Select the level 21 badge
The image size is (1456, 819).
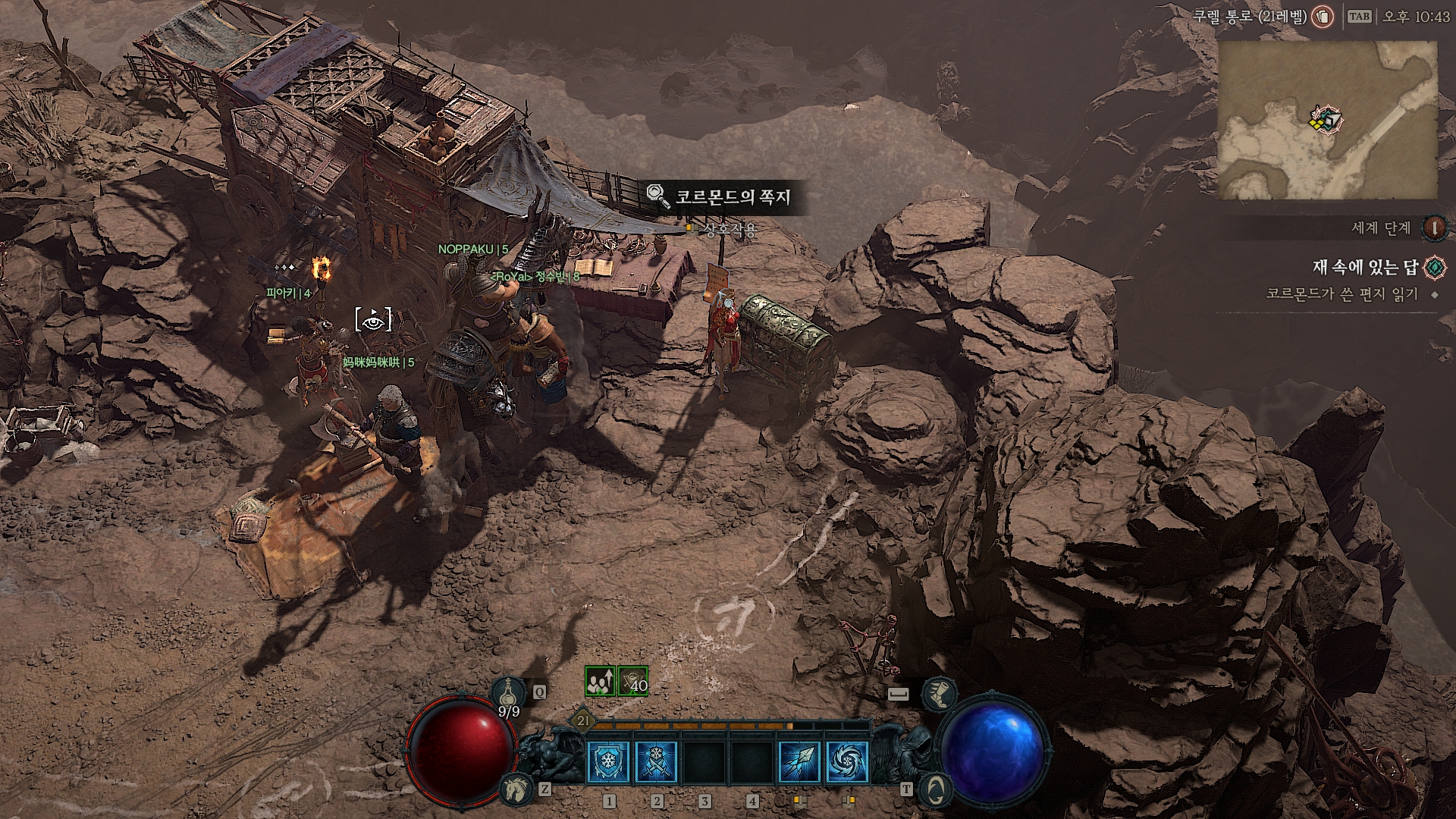[x=582, y=720]
